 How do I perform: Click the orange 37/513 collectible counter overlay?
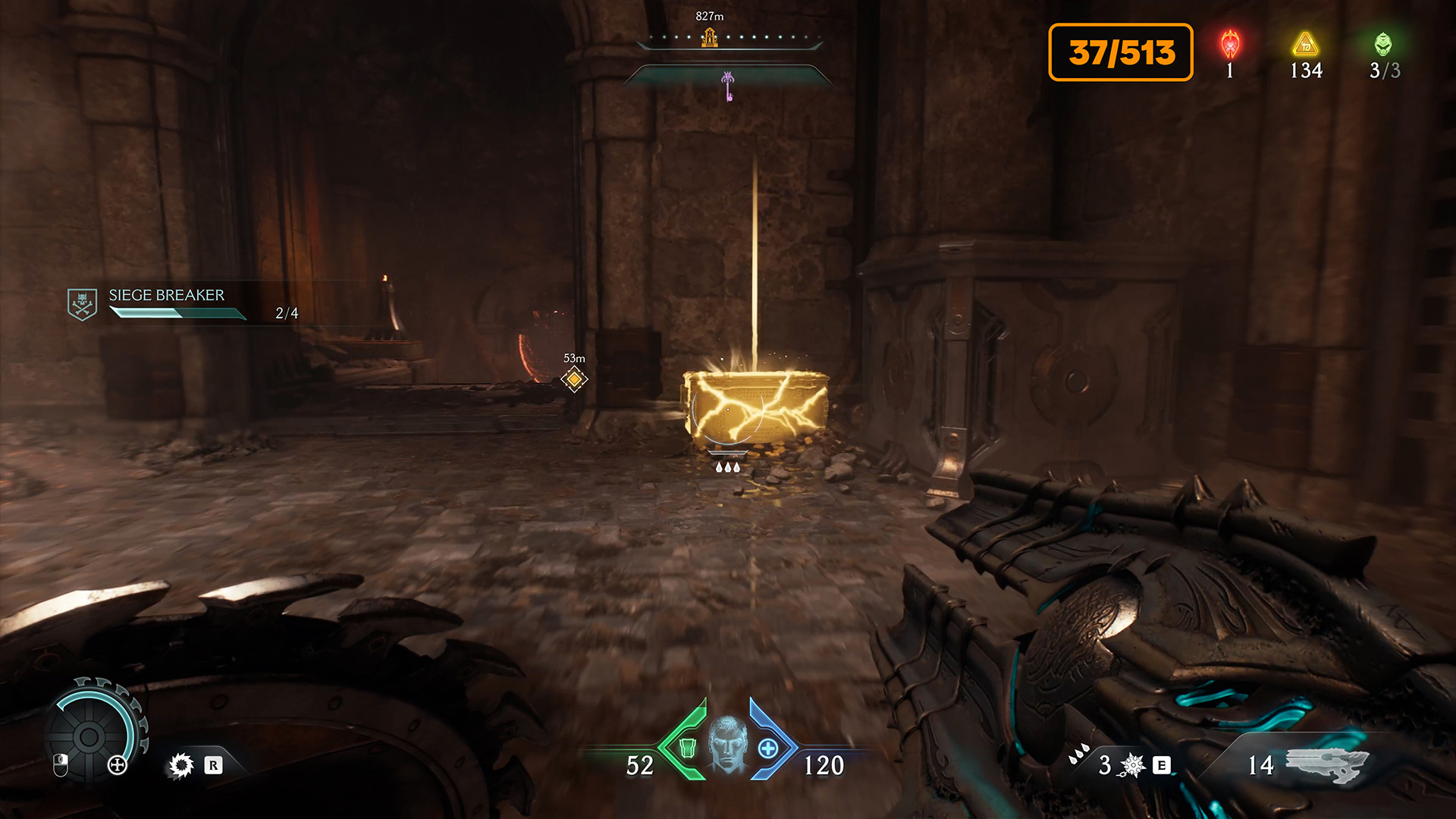(x=1120, y=52)
